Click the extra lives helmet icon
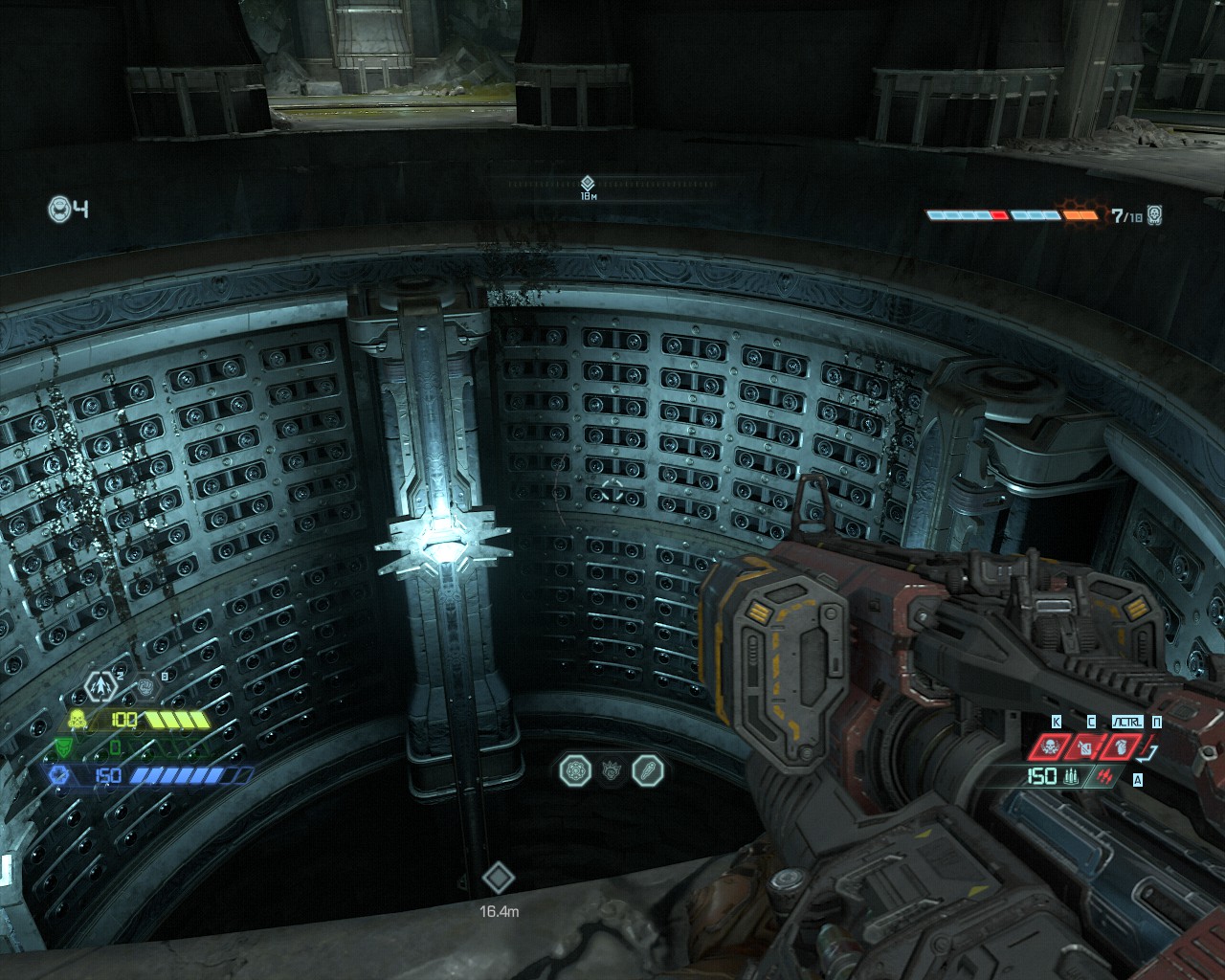The image size is (1225, 980). pos(59,208)
